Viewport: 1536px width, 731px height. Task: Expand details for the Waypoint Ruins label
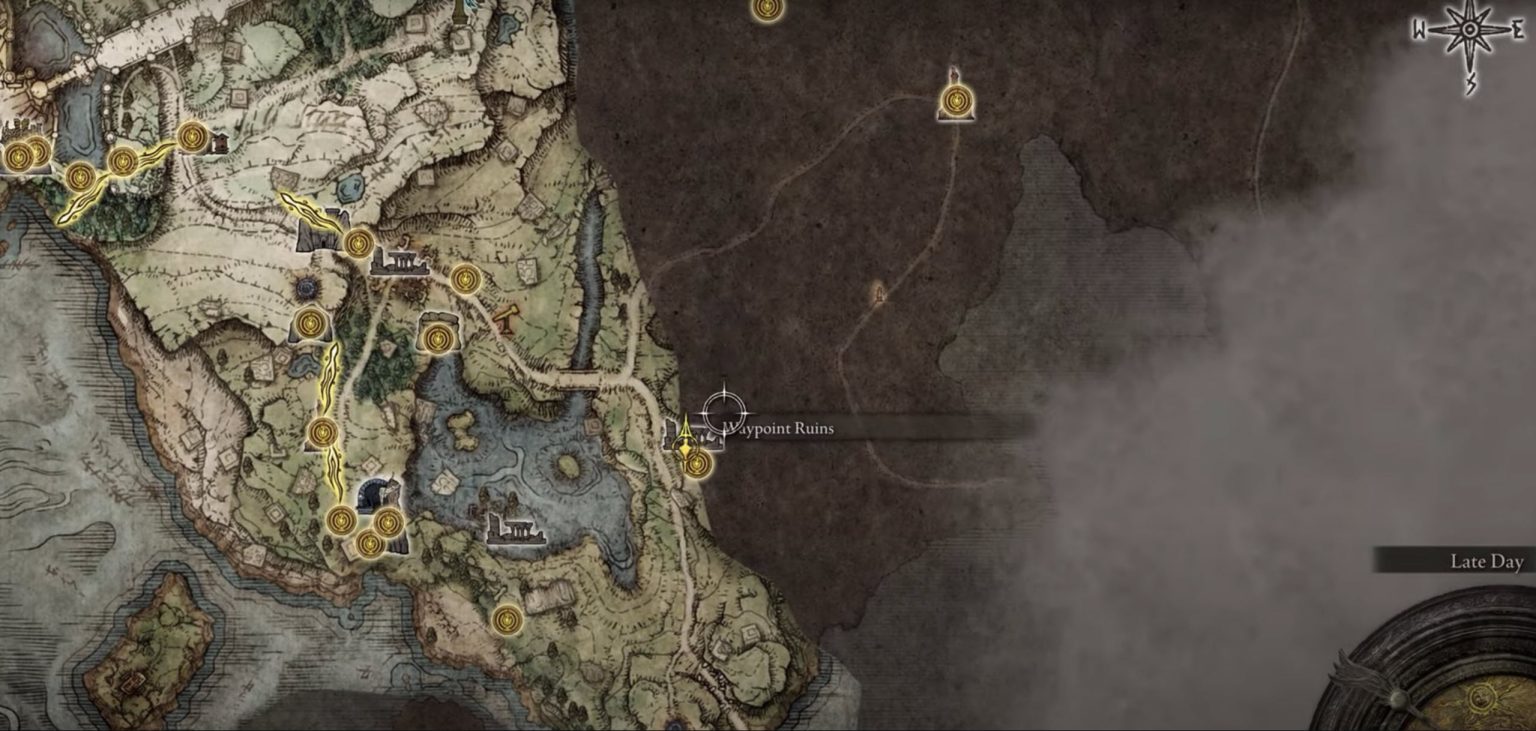pos(778,427)
